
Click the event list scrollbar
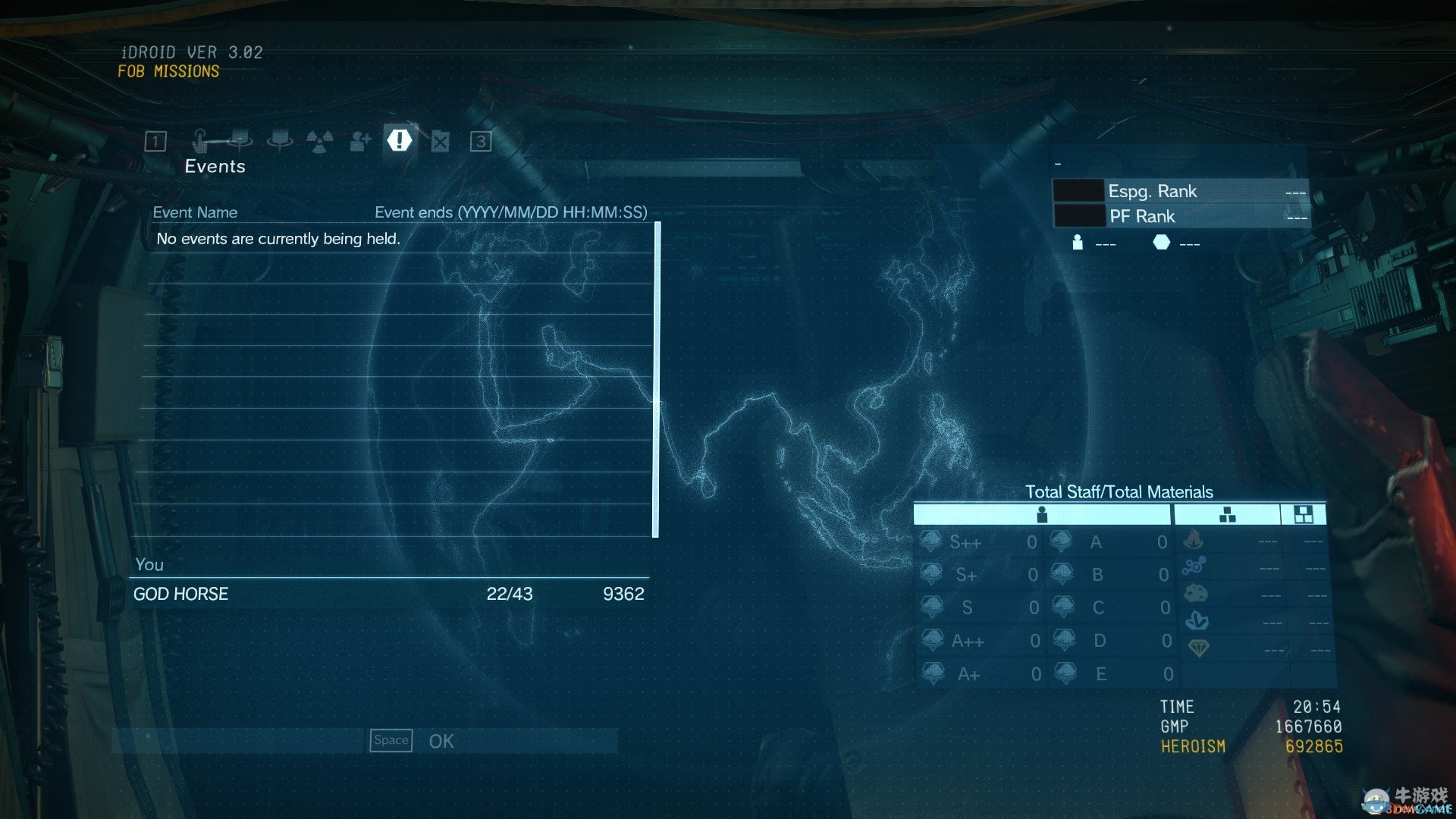(657, 379)
